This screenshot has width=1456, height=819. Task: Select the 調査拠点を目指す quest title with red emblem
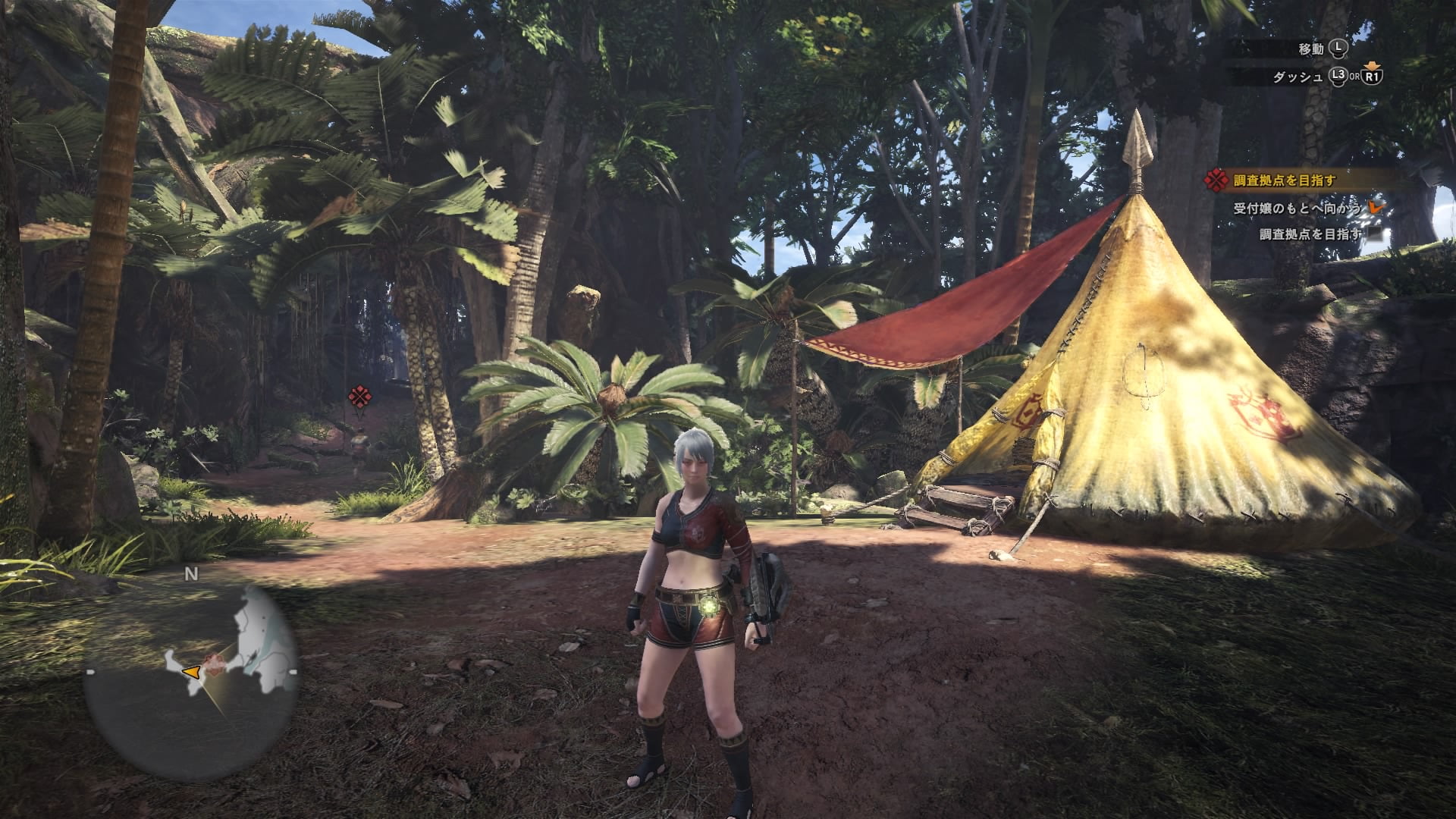(x=1283, y=180)
